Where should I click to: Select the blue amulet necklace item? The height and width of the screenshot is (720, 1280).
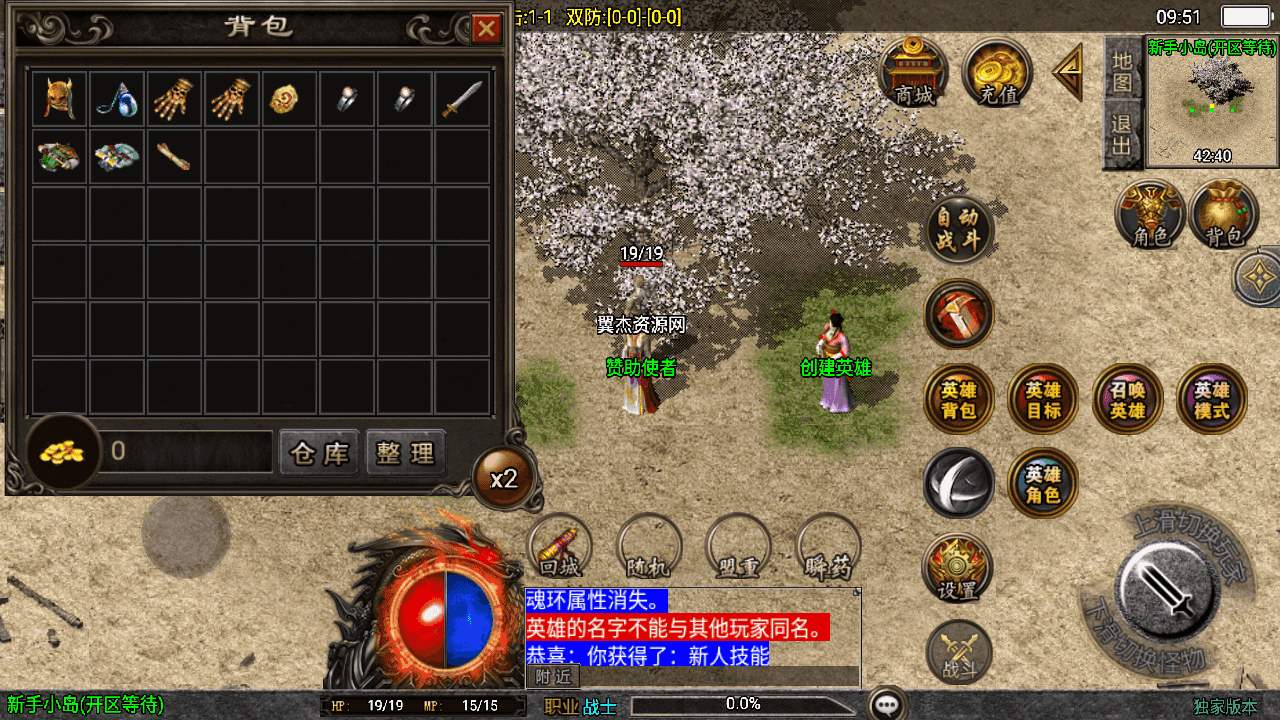coord(118,99)
